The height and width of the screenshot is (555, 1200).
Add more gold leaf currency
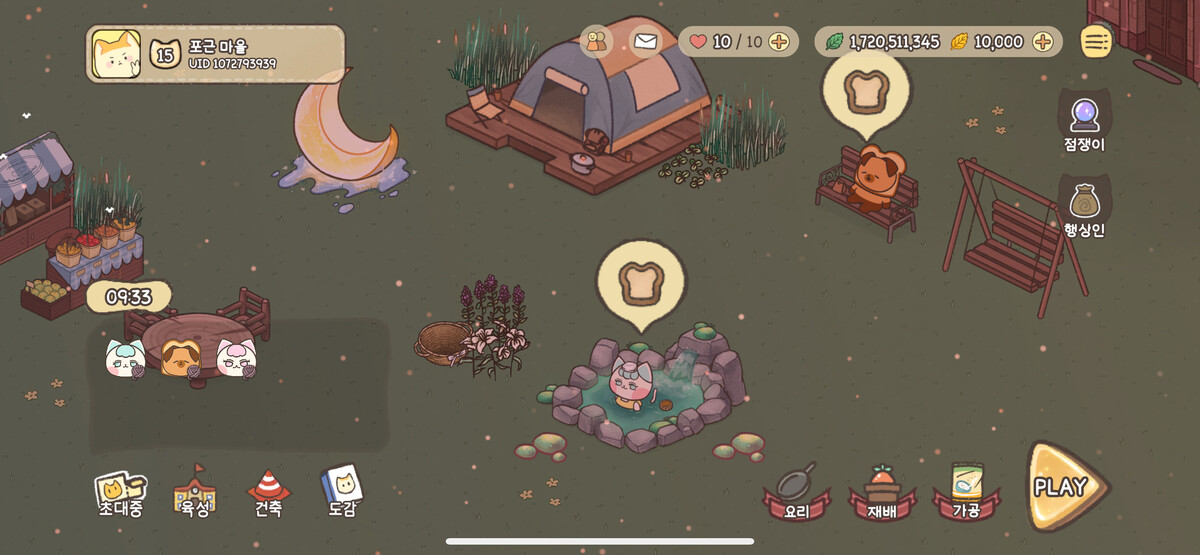[x=1042, y=42]
